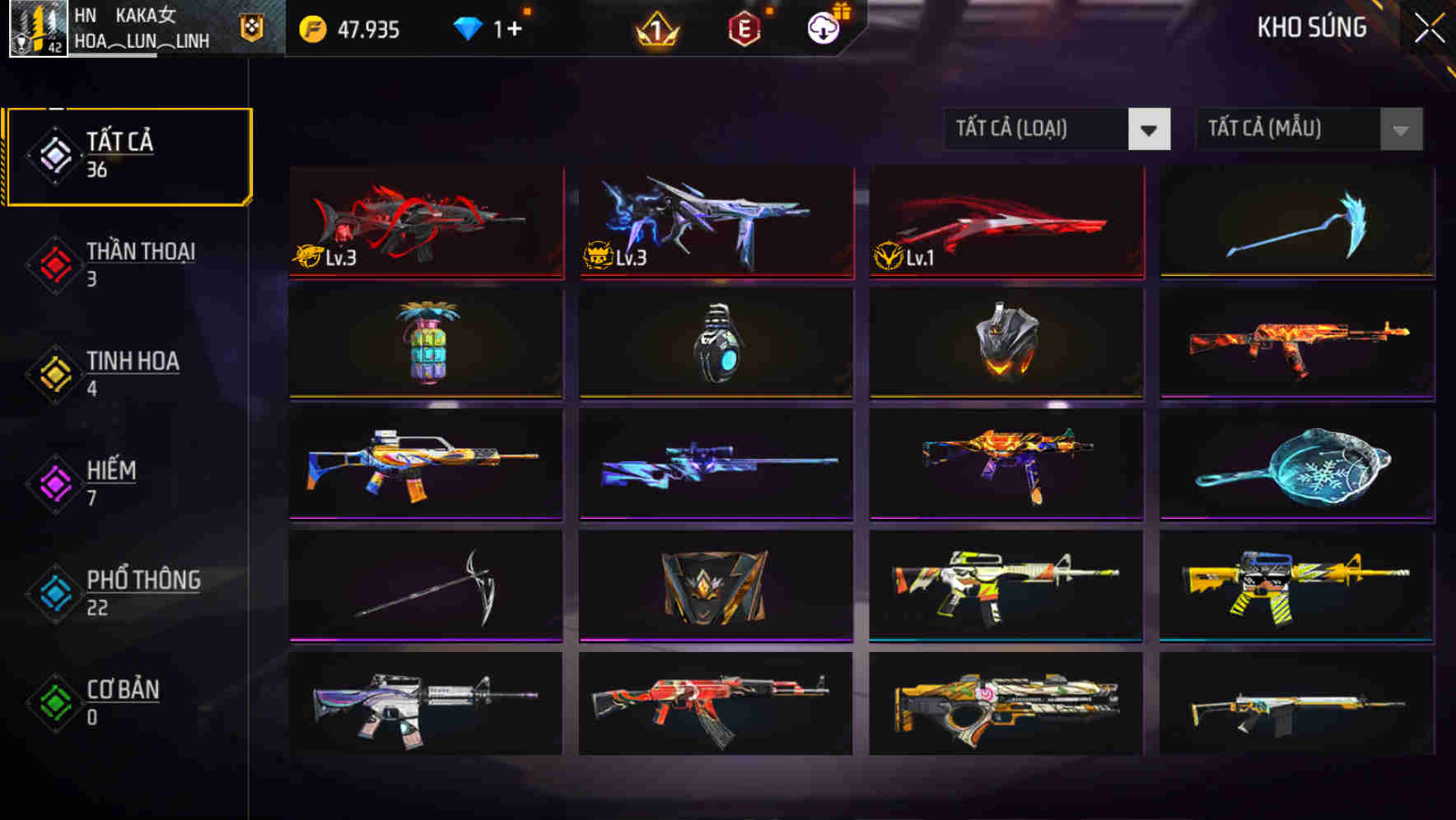Expand the arrow on the LOẠI dropdown
Viewport: 1456px width, 820px height.
point(1150,129)
